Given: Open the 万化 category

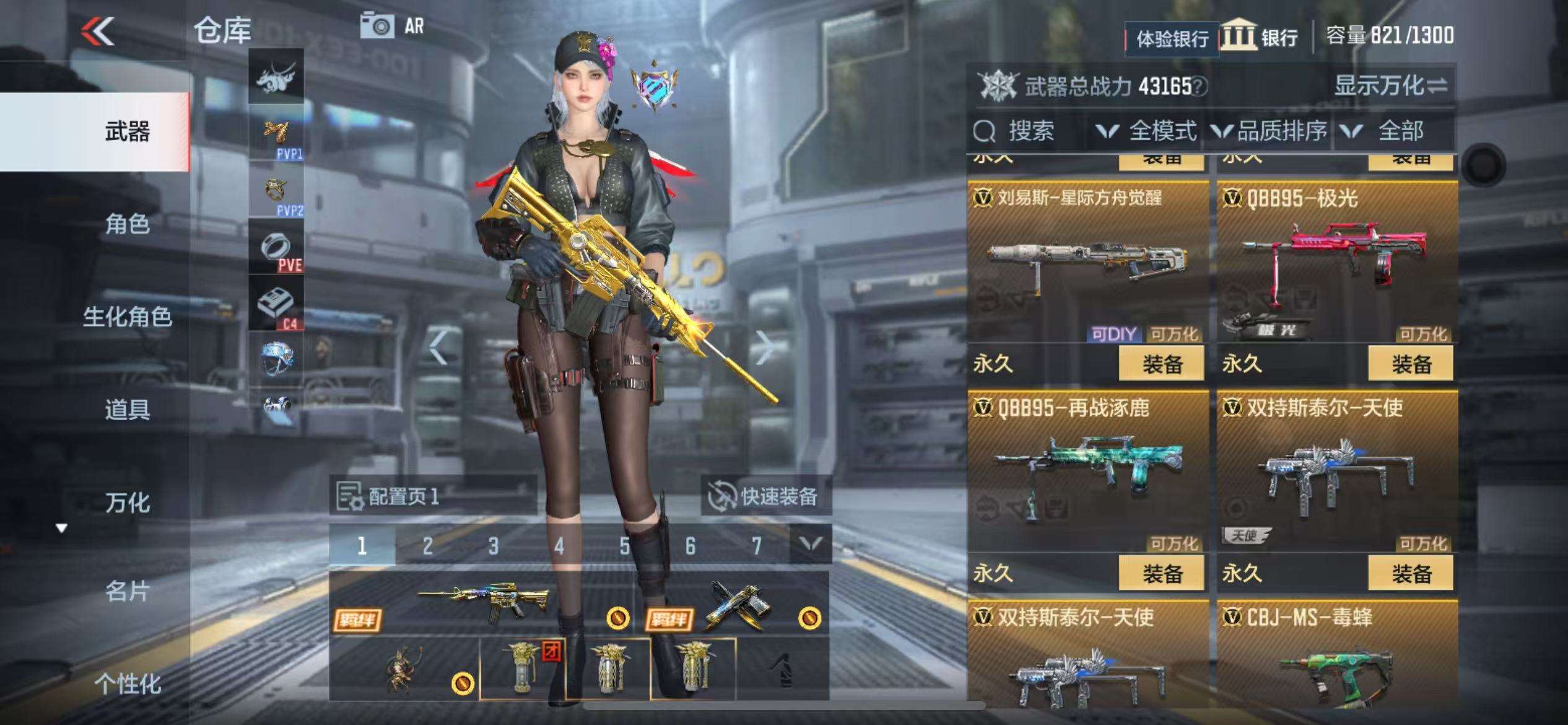Looking at the screenshot, I should [x=127, y=503].
